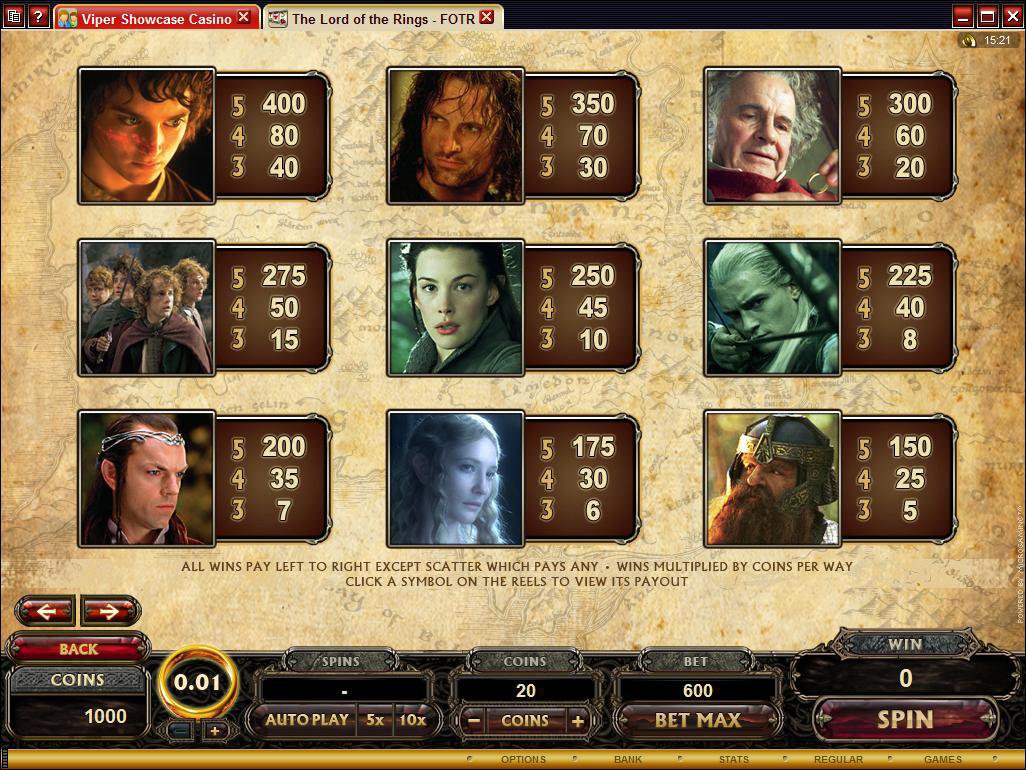Image resolution: width=1026 pixels, height=770 pixels.
Task: Go back using the red BACK button
Action: (x=78, y=649)
